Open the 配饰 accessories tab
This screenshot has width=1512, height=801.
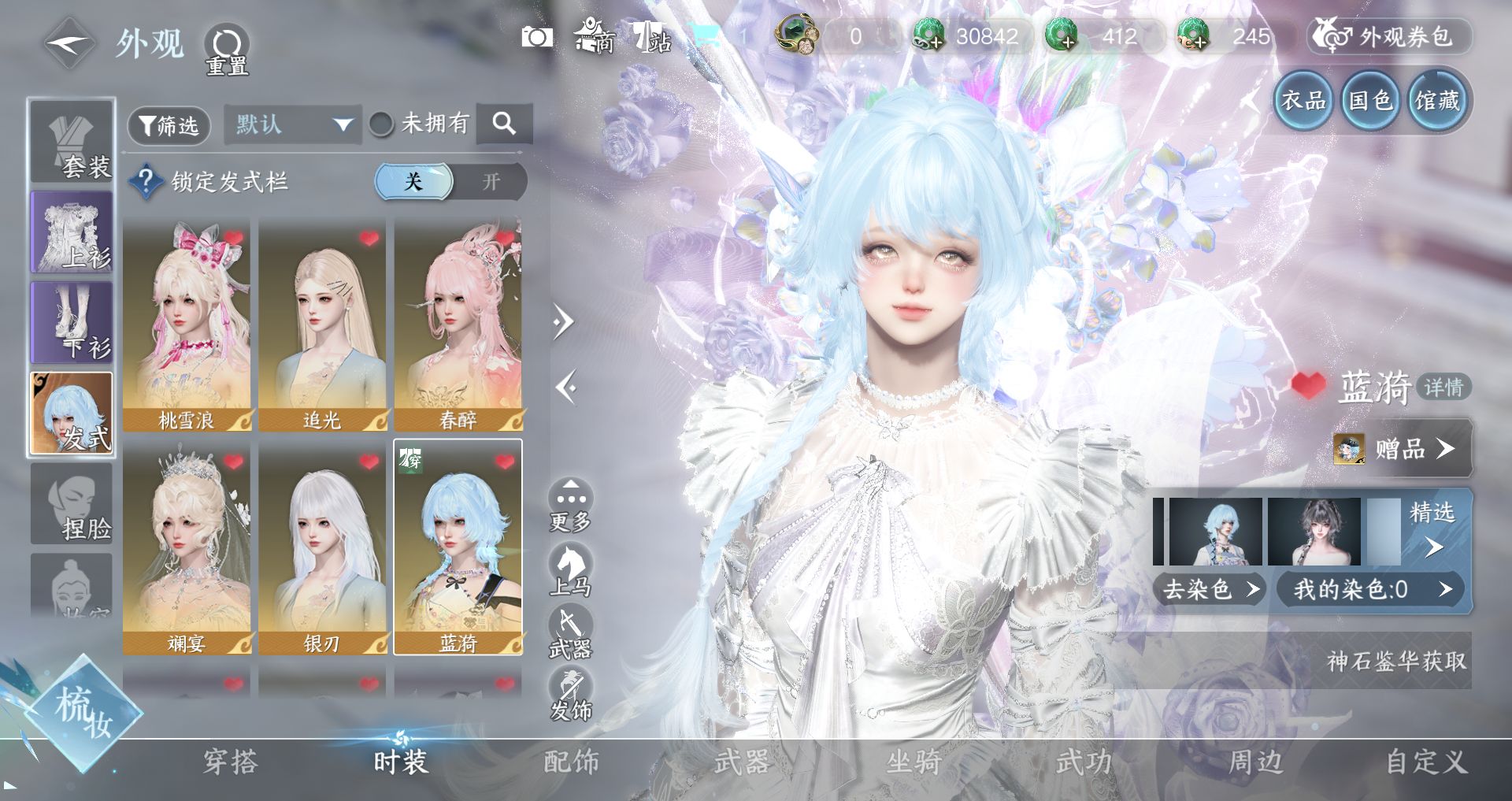pyautogui.click(x=571, y=762)
